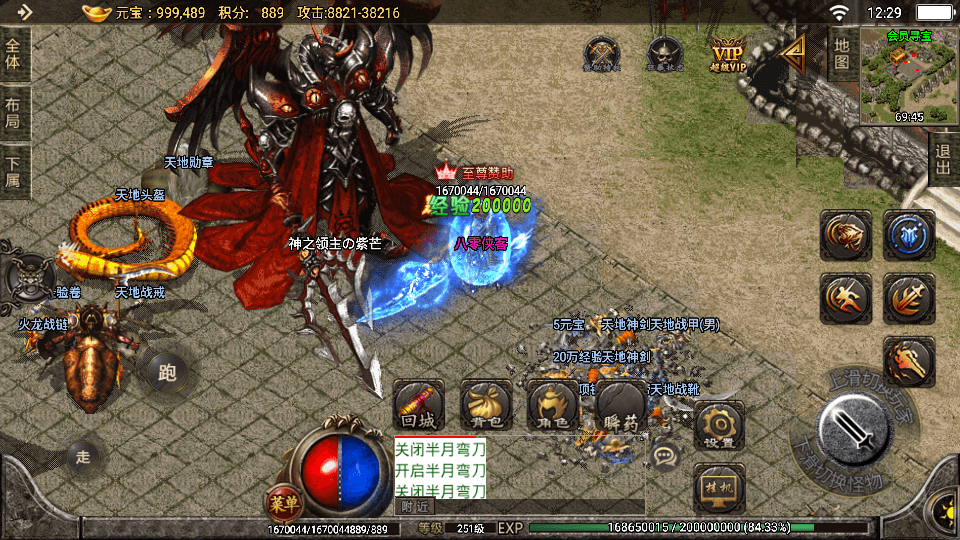Open the 回城 return-to-town scroll
This screenshot has height=540, width=960.
point(419,406)
